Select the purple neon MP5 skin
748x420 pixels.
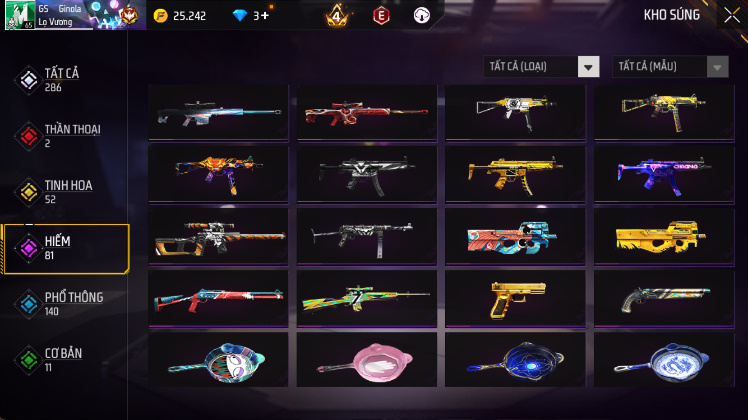[x=663, y=173]
